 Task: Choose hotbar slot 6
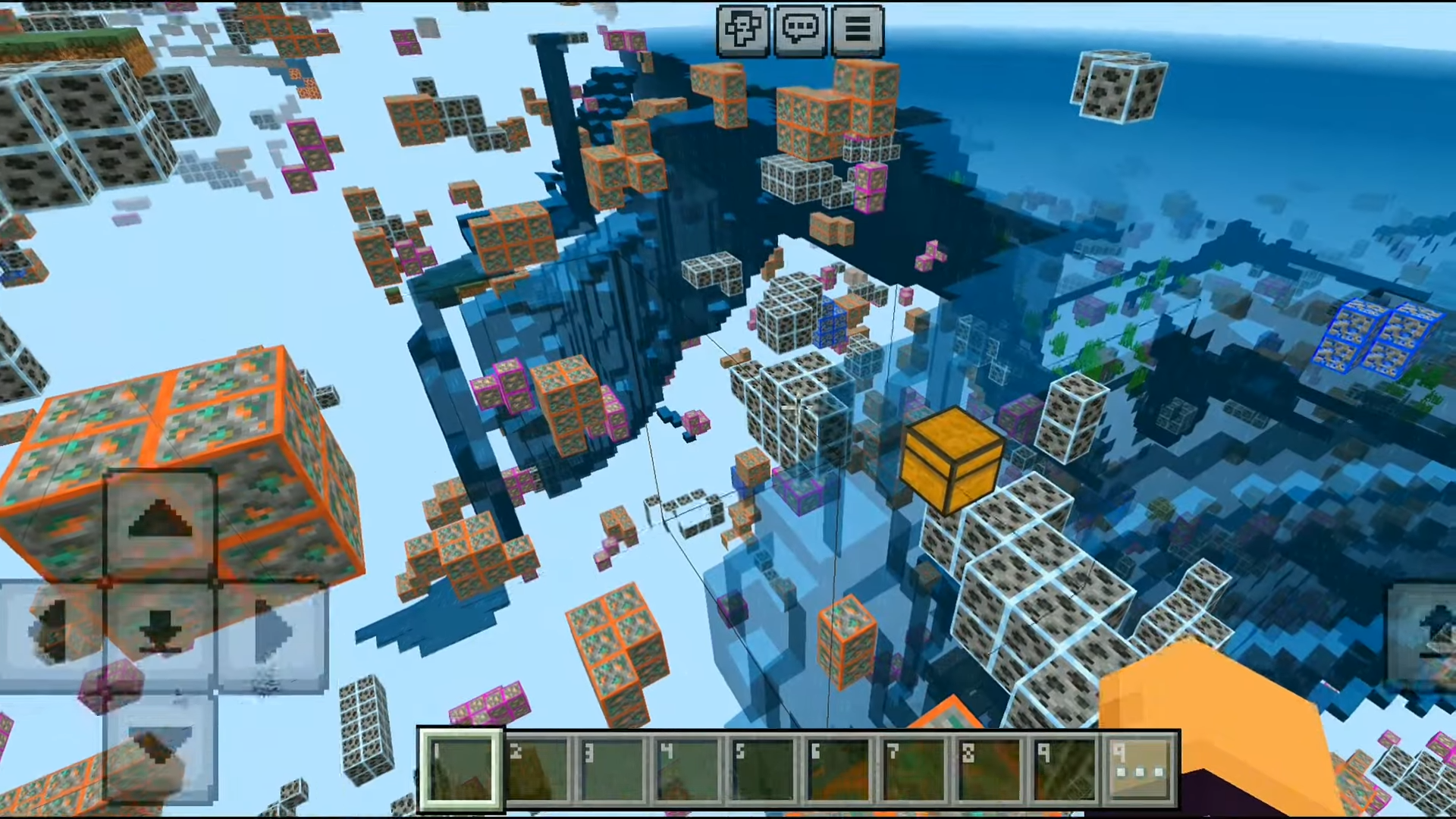point(839,770)
